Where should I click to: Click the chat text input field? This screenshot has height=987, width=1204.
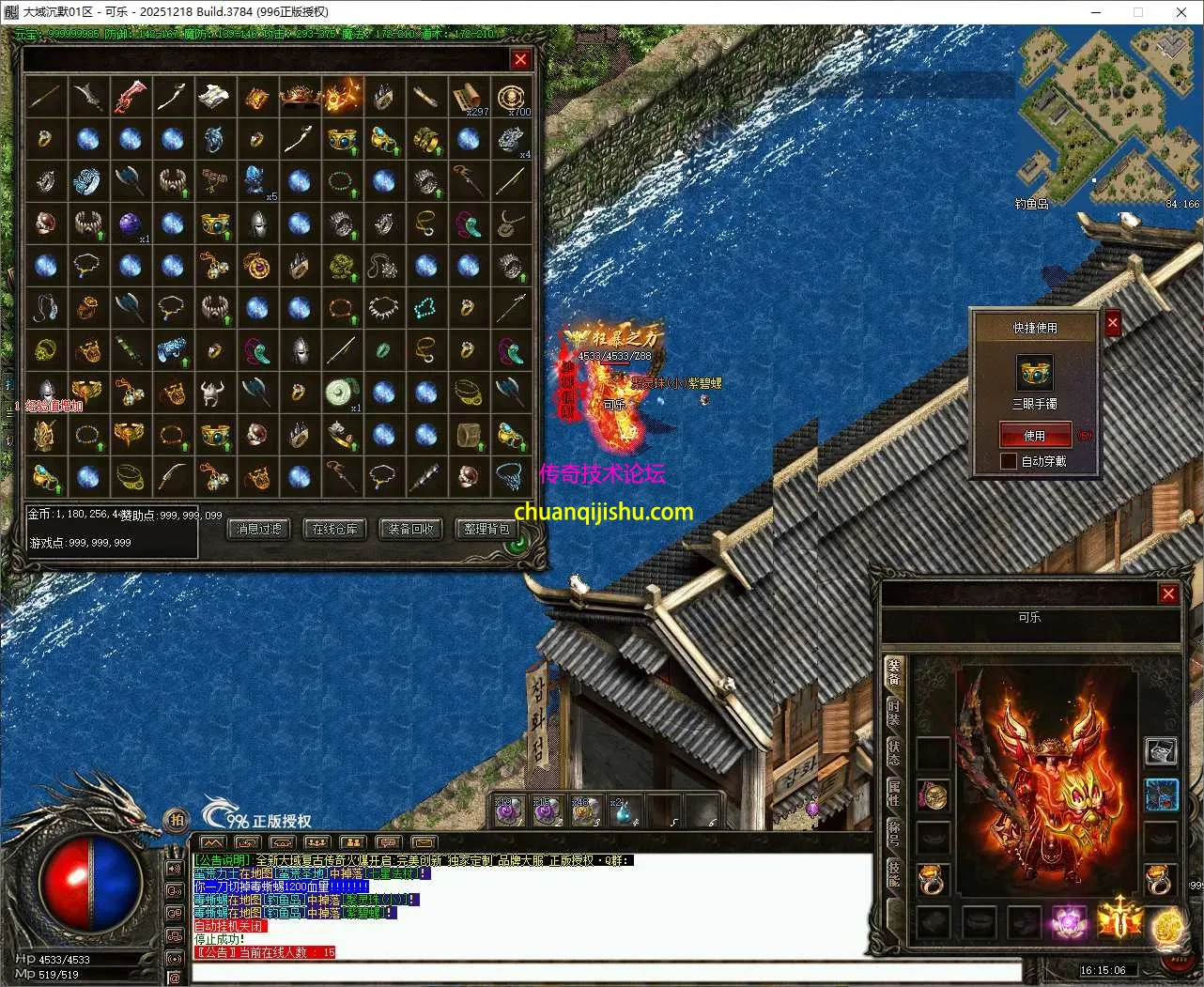point(606,971)
